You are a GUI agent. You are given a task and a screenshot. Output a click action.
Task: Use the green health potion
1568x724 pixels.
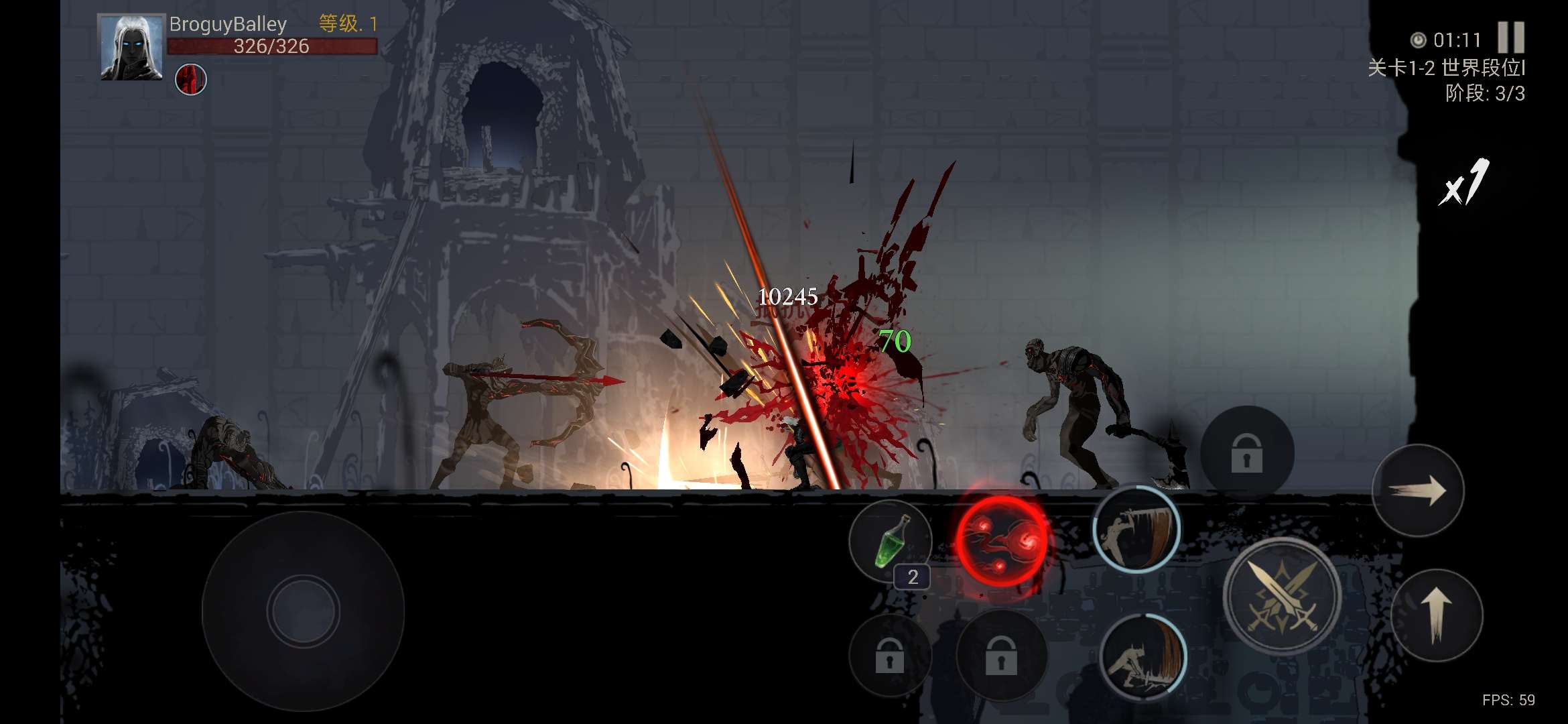891,541
